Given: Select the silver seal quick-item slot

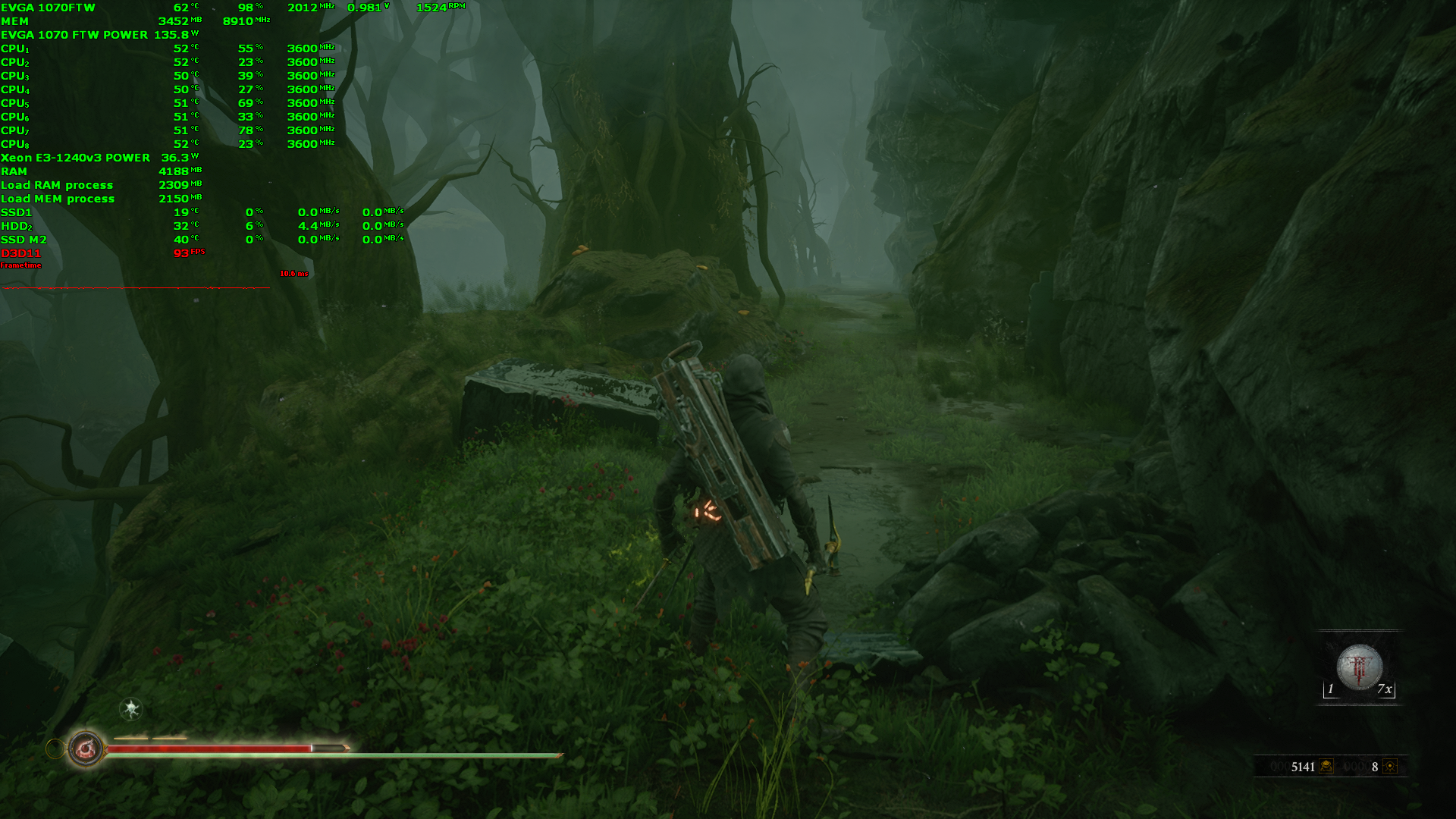Looking at the screenshot, I should point(1359,667).
